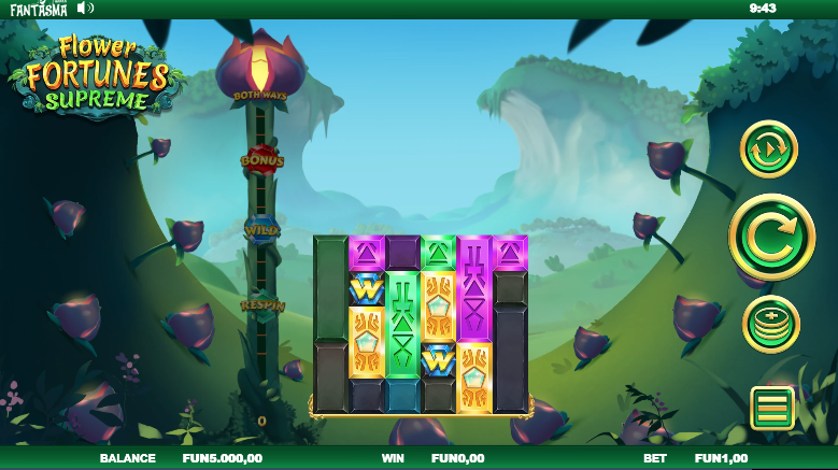Toggle the sound speaker icon
Screen dimensions: 838x470
tap(85, 8)
